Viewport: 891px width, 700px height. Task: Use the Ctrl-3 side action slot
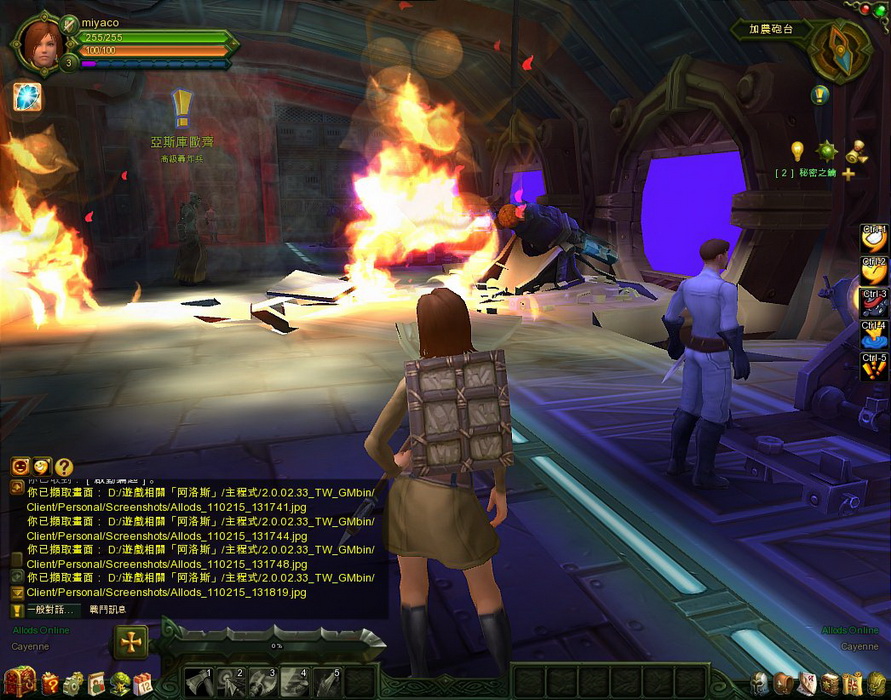[874, 302]
